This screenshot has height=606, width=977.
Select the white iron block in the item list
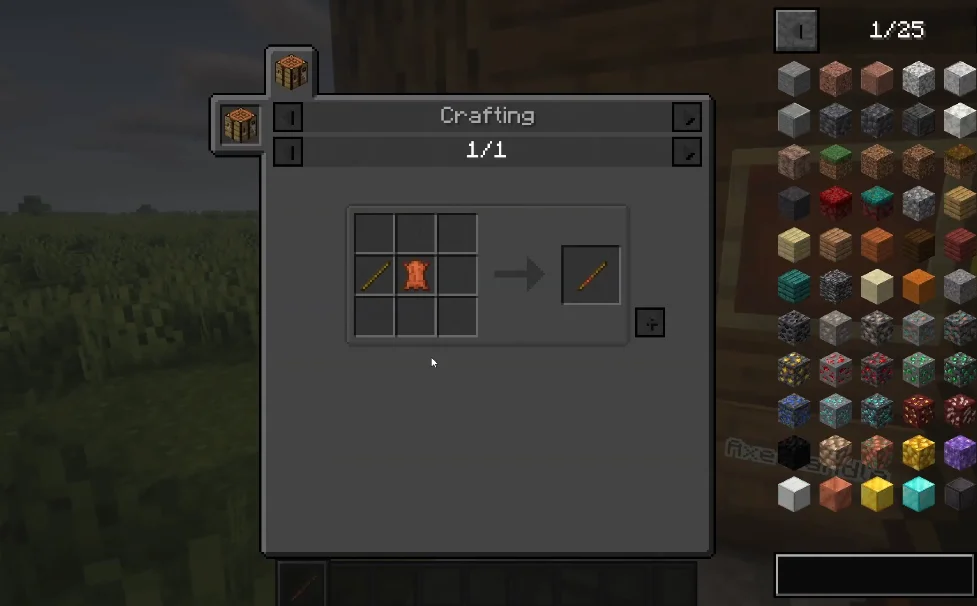[795, 493]
